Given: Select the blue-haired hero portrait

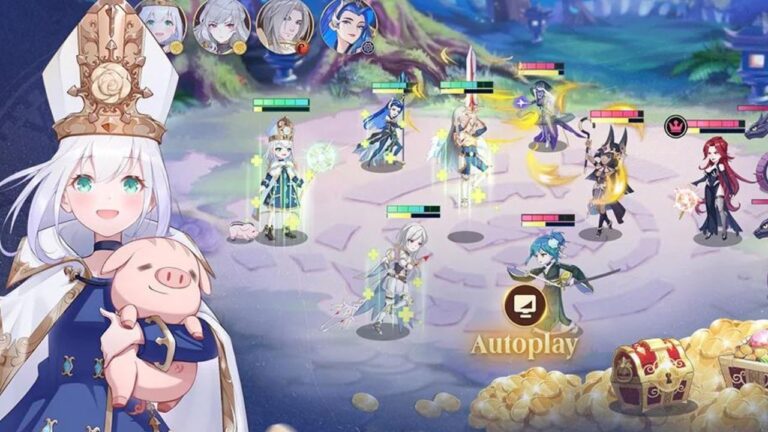Looking at the screenshot, I should coord(347,24).
